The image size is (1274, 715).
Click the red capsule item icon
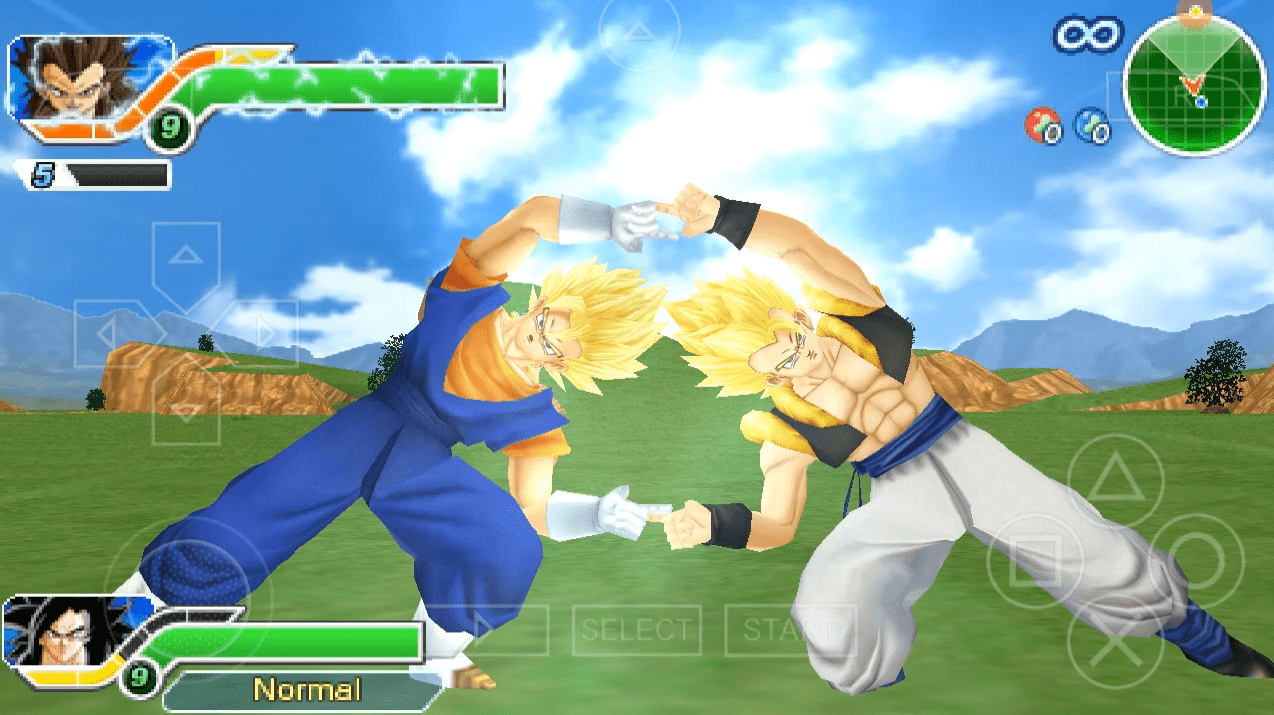point(1043,125)
